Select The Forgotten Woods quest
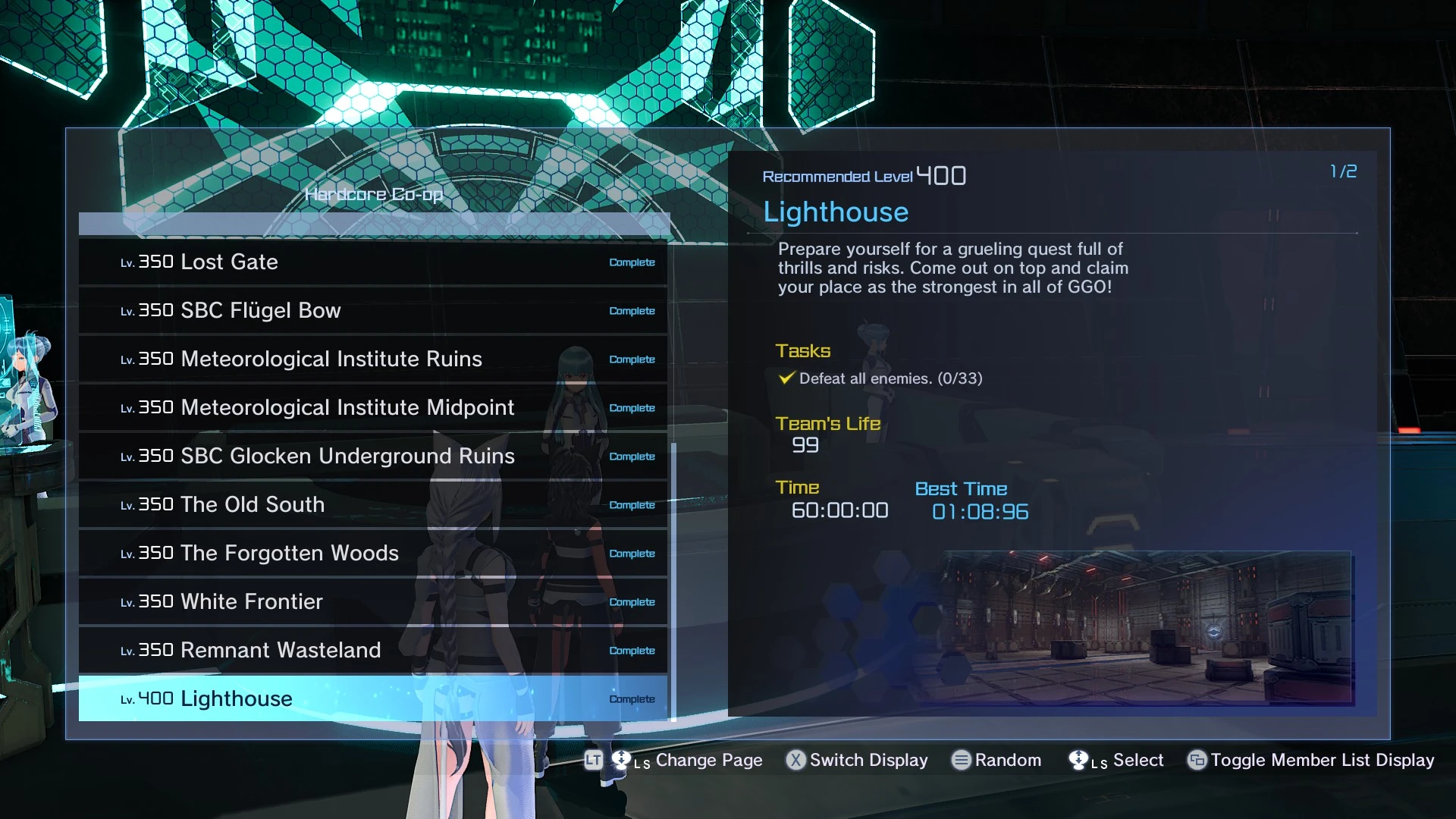 [x=372, y=554]
